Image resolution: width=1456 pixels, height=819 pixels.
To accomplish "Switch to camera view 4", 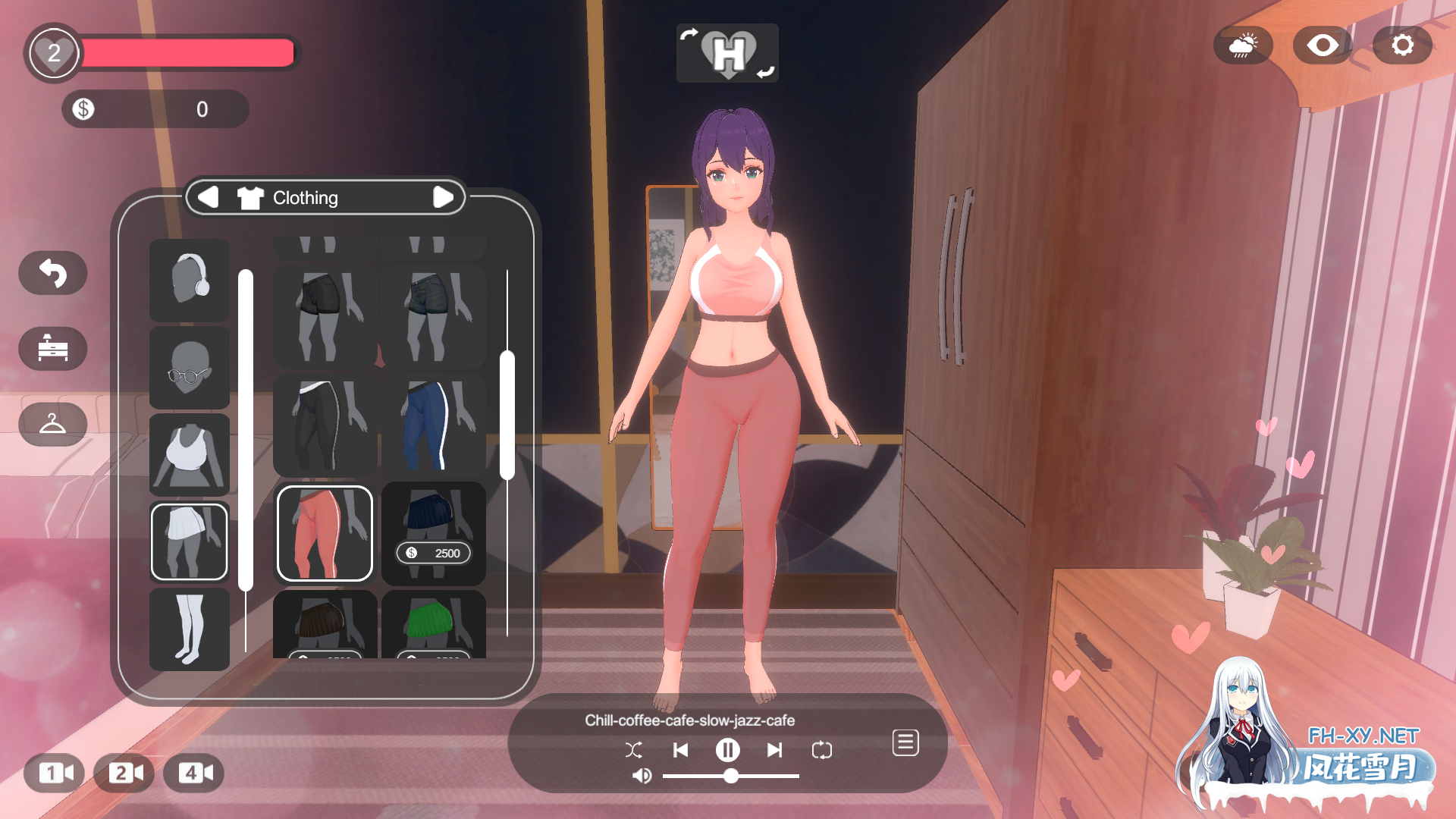I will [x=194, y=773].
